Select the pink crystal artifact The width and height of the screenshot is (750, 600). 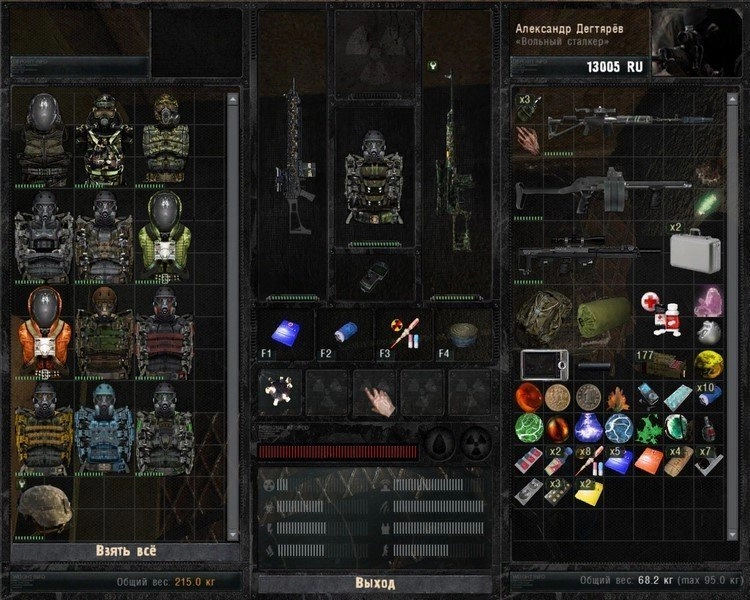tap(709, 302)
